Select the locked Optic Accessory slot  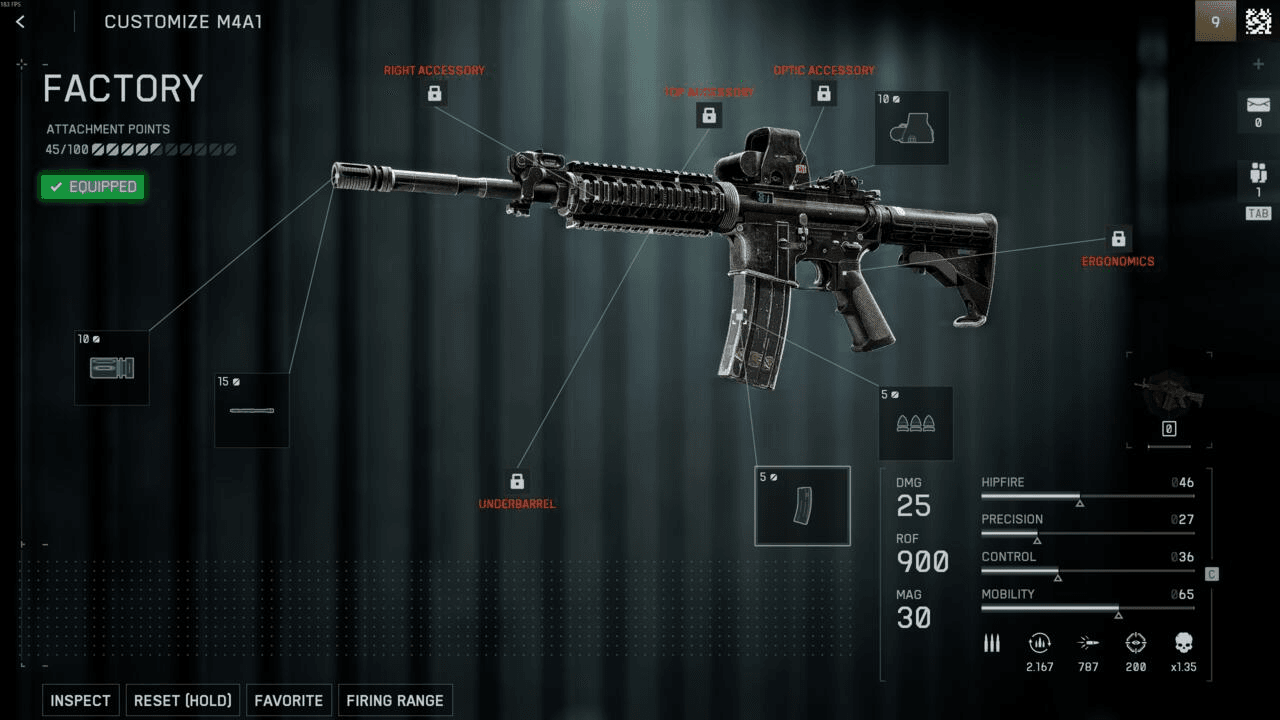pyautogui.click(x=824, y=94)
